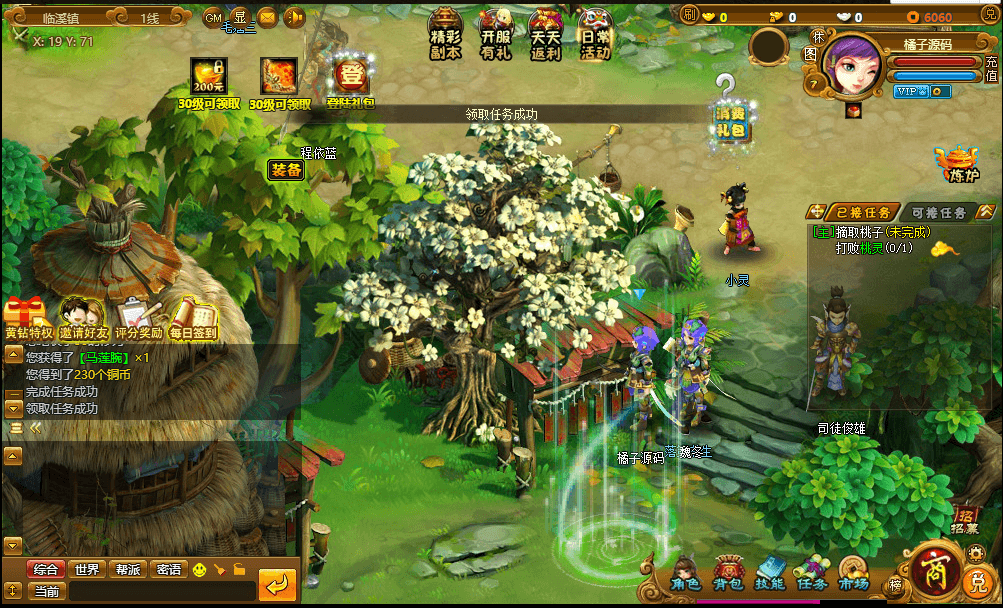Open the 背包 backpack inventory
This screenshot has height=608, width=1003.
click(727, 575)
